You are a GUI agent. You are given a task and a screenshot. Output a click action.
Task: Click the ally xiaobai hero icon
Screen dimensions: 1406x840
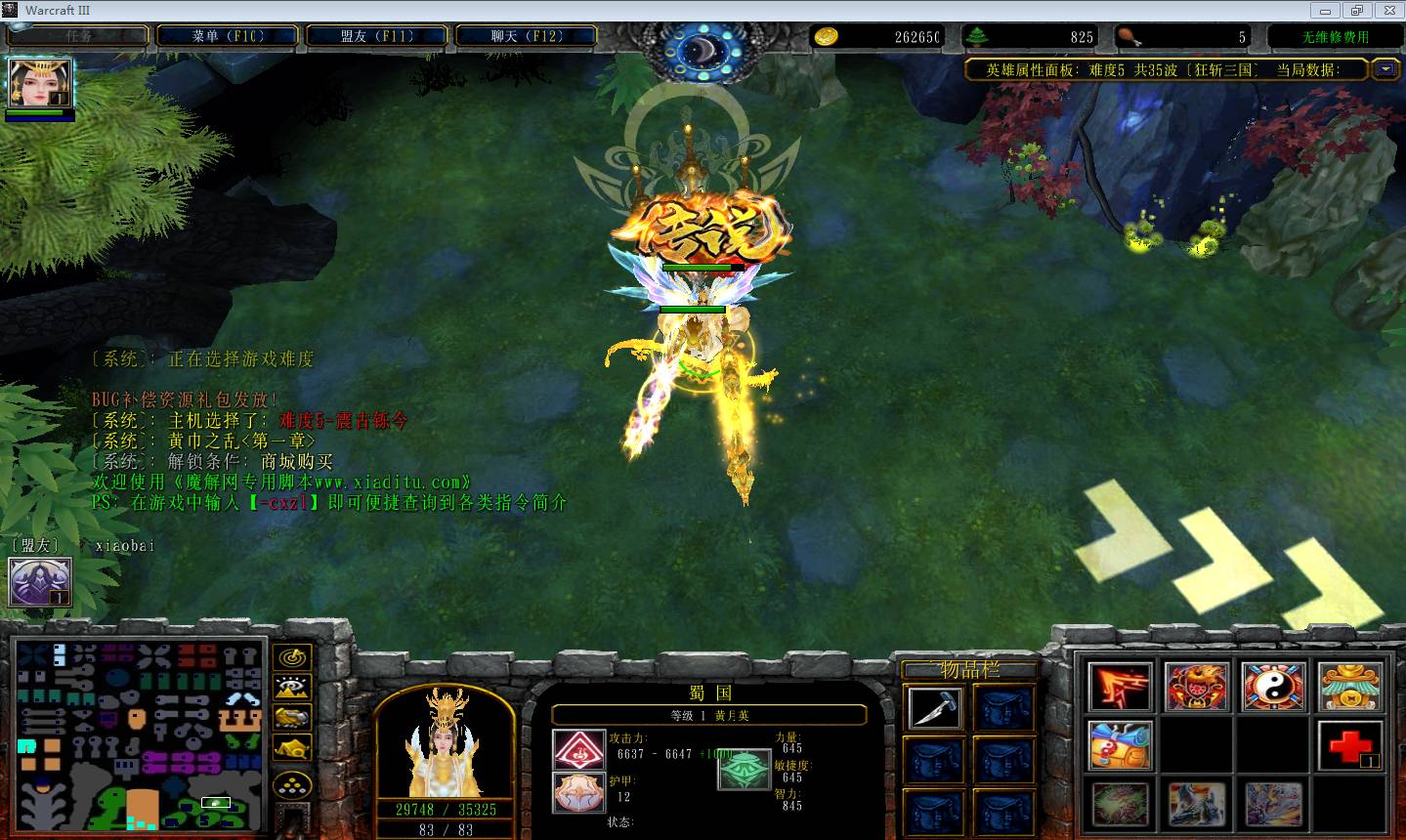[40, 582]
